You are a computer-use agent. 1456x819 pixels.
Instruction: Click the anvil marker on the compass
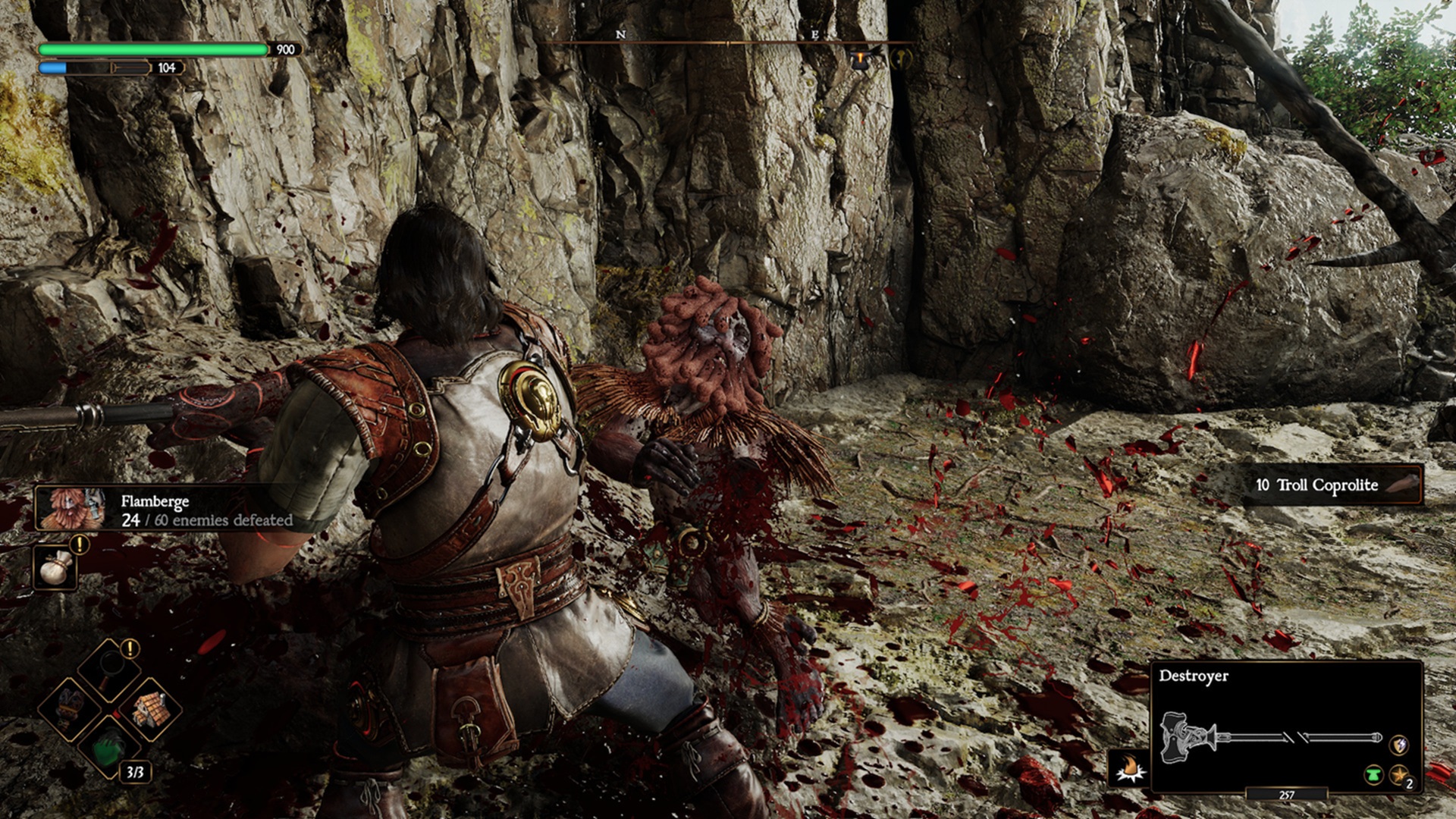(x=859, y=59)
